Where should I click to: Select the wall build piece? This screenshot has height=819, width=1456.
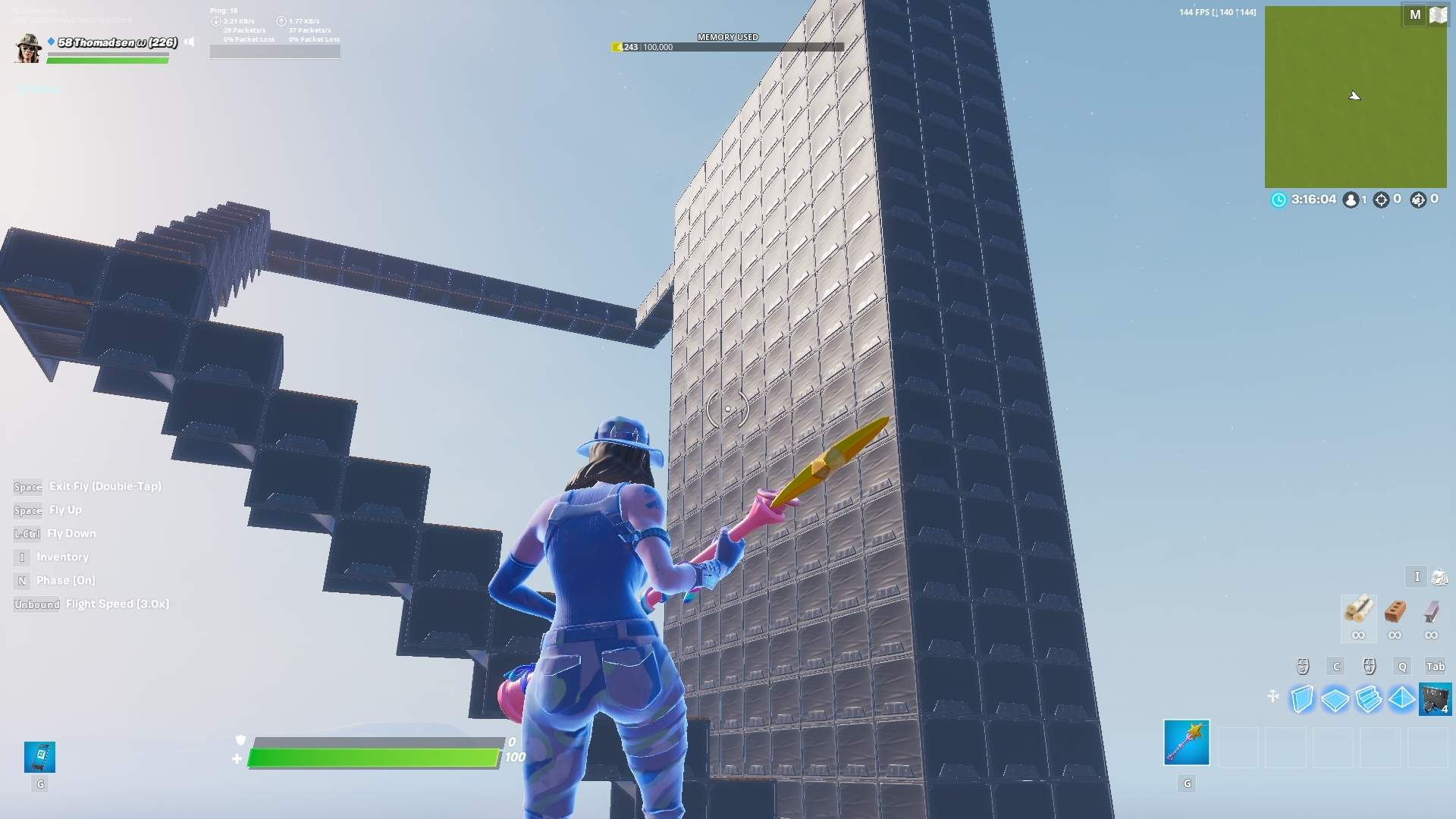(x=1301, y=699)
